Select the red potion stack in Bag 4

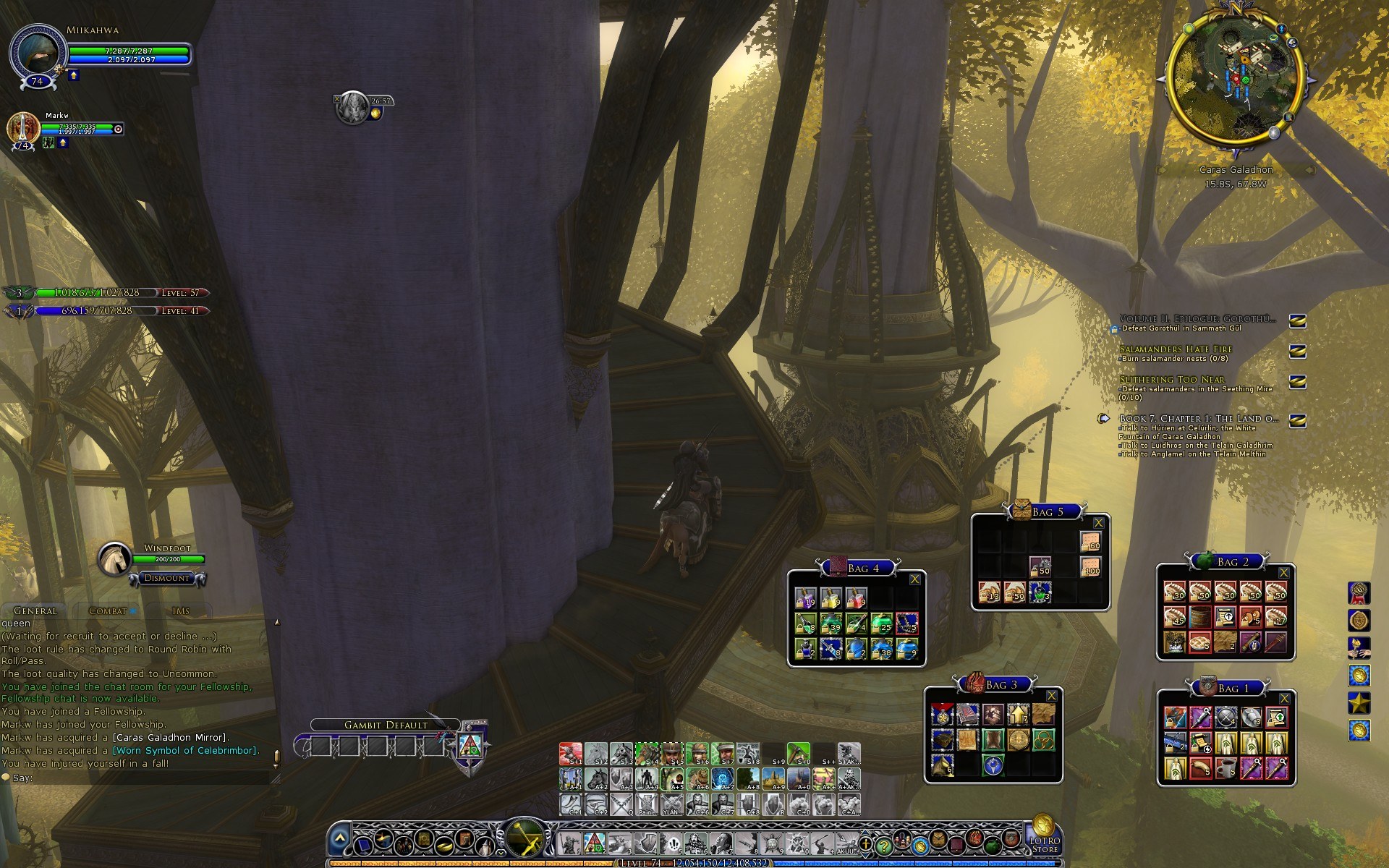pyautogui.click(x=856, y=598)
